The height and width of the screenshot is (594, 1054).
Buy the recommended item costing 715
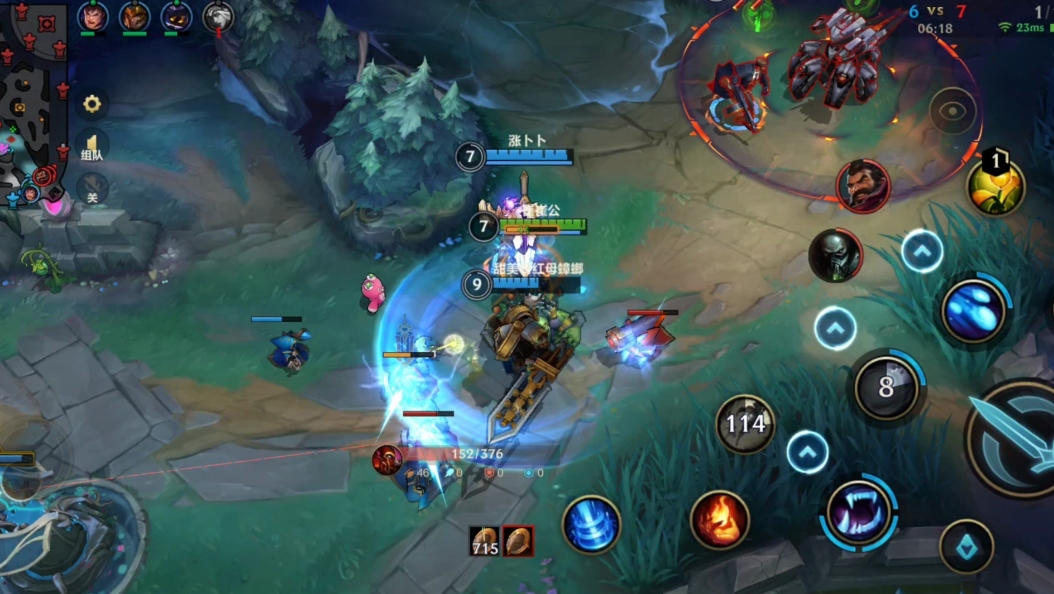pyautogui.click(x=485, y=541)
